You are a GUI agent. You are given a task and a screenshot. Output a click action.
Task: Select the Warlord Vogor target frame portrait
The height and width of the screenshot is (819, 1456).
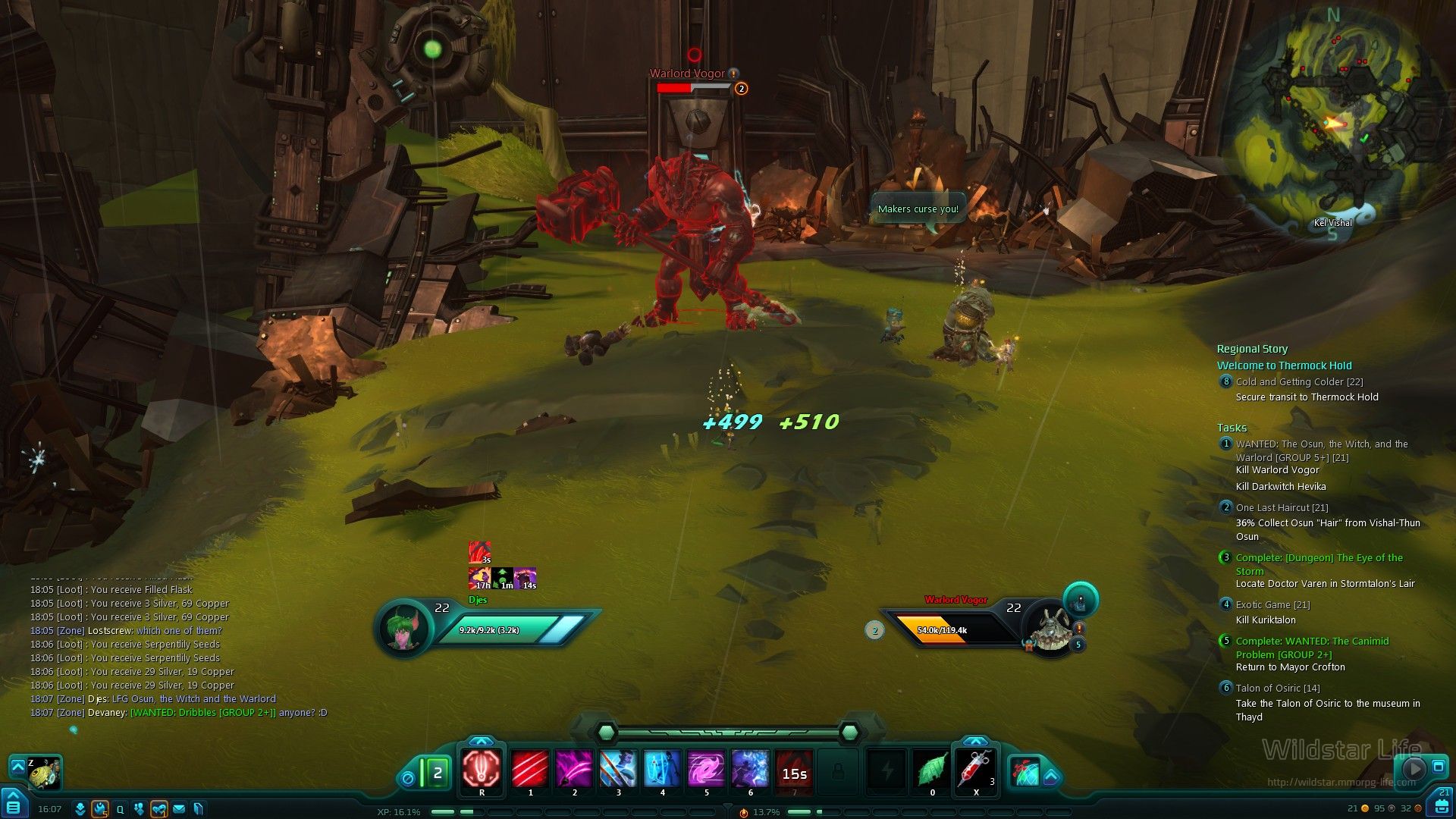1050,628
